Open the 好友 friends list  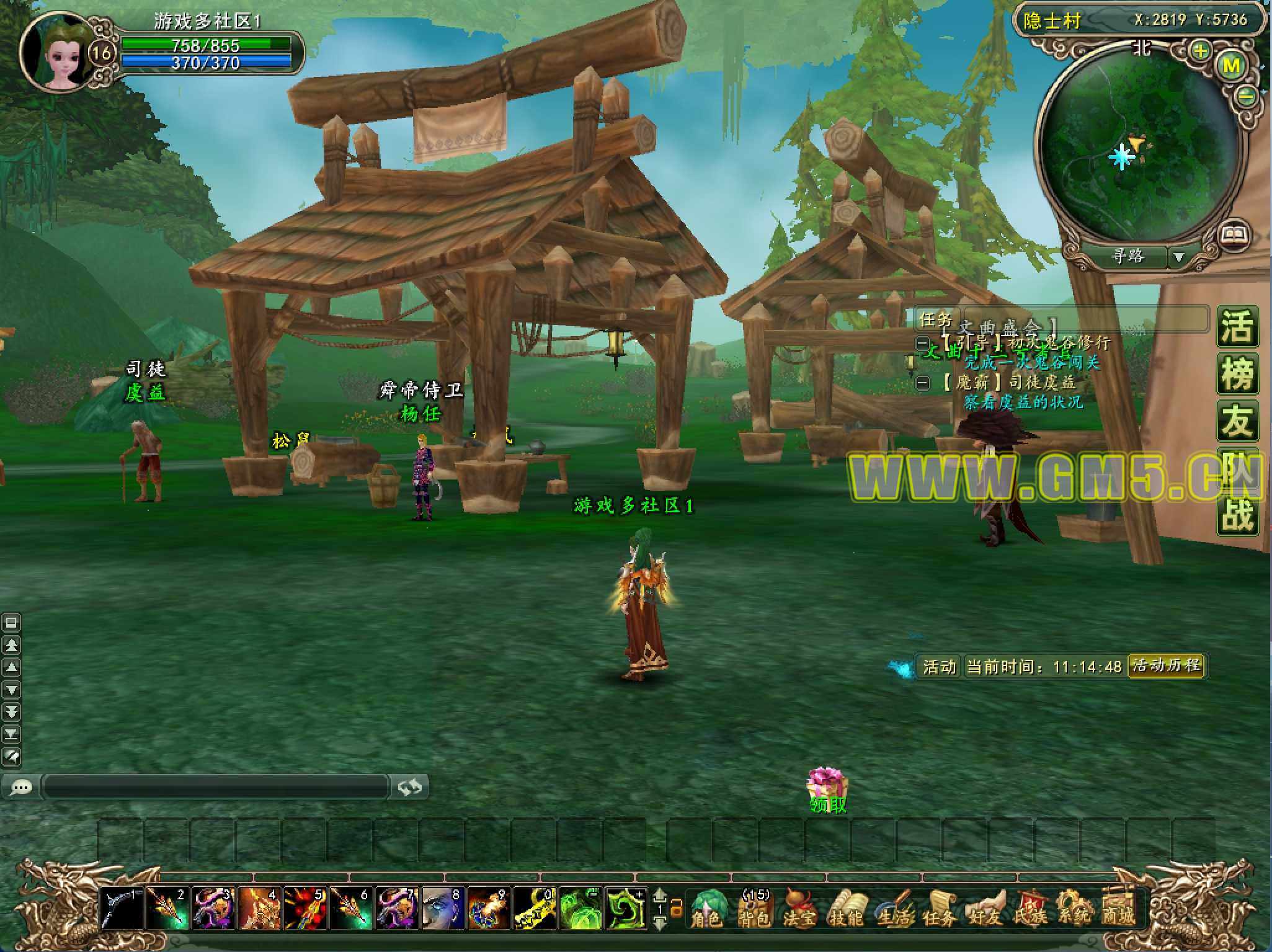click(x=984, y=908)
